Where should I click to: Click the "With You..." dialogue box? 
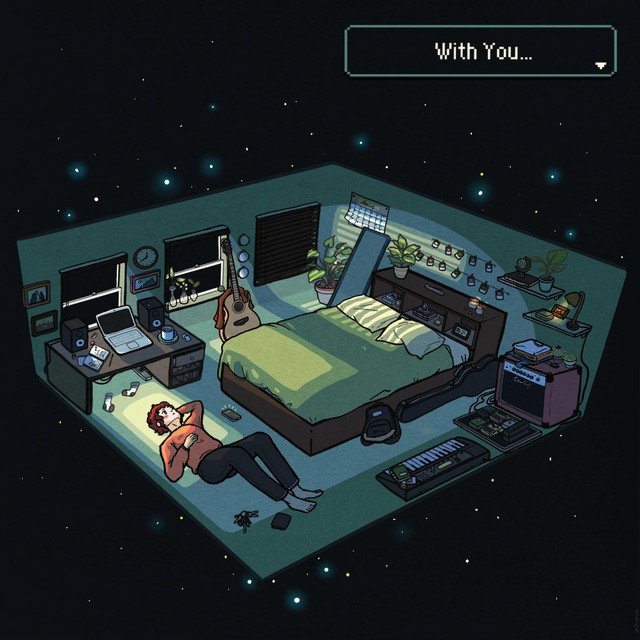pyautogui.click(x=480, y=51)
